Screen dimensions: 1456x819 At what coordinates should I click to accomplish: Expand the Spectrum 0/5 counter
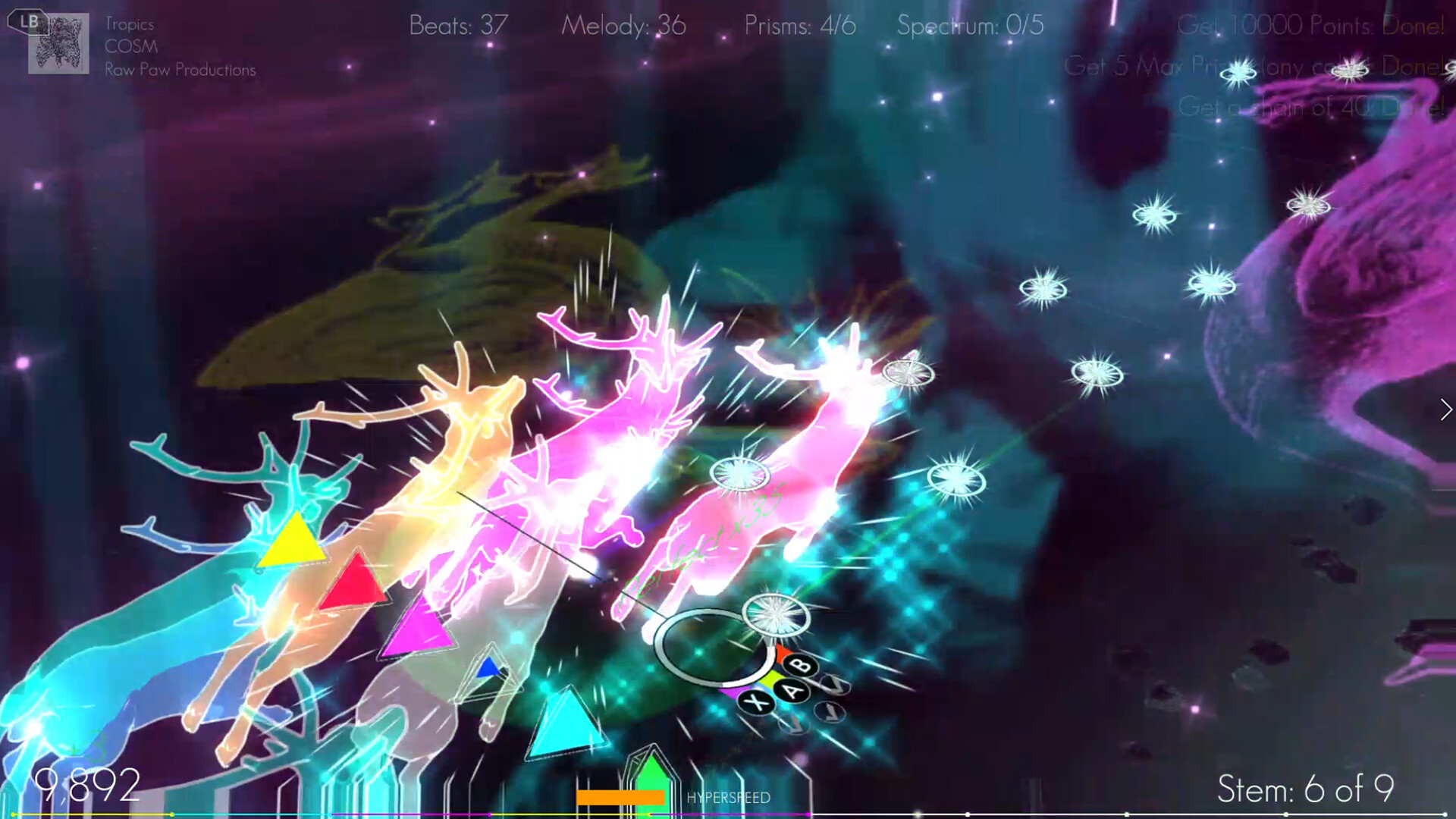[969, 26]
